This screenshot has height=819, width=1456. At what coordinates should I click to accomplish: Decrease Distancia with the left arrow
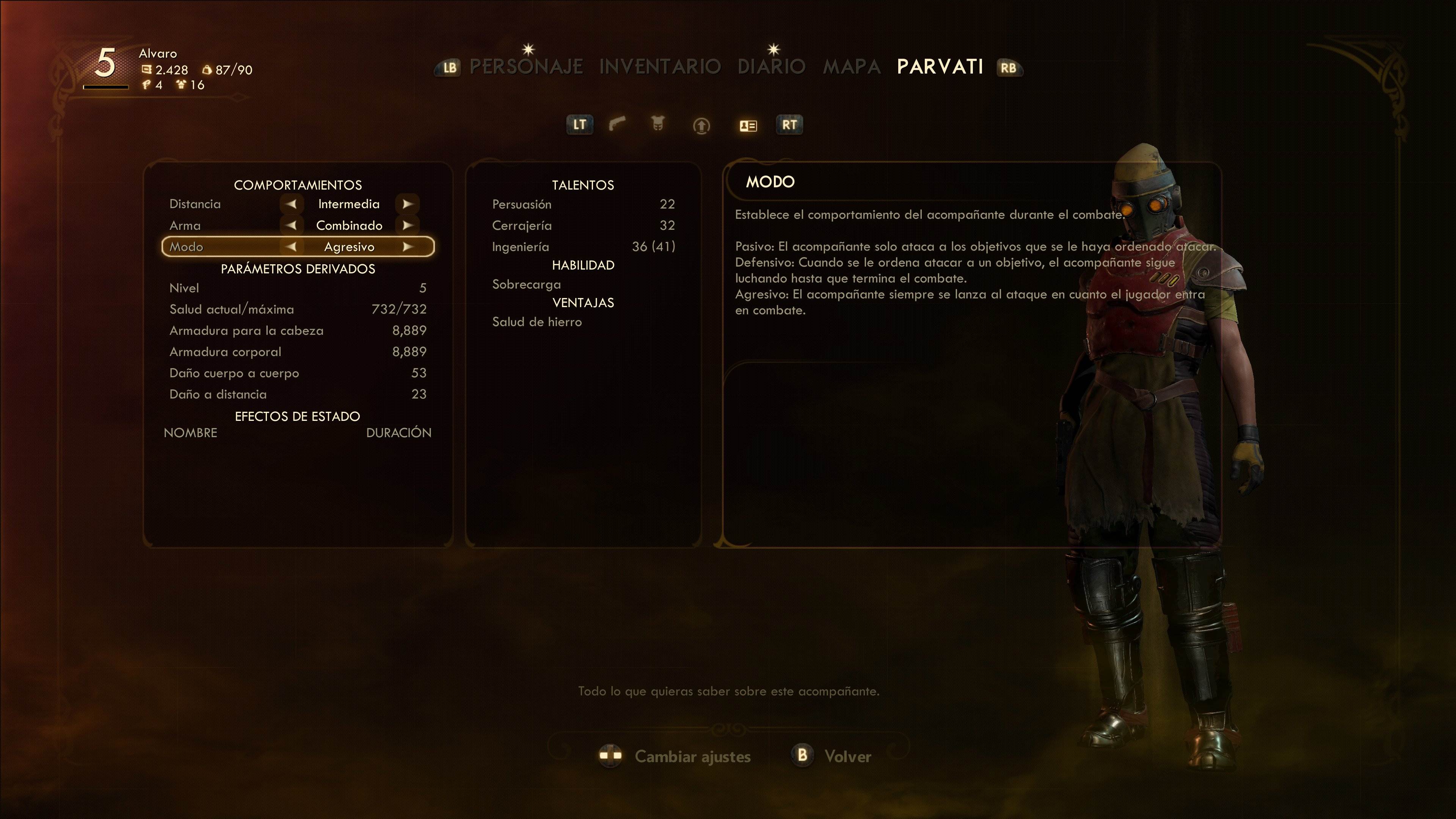point(291,204)
